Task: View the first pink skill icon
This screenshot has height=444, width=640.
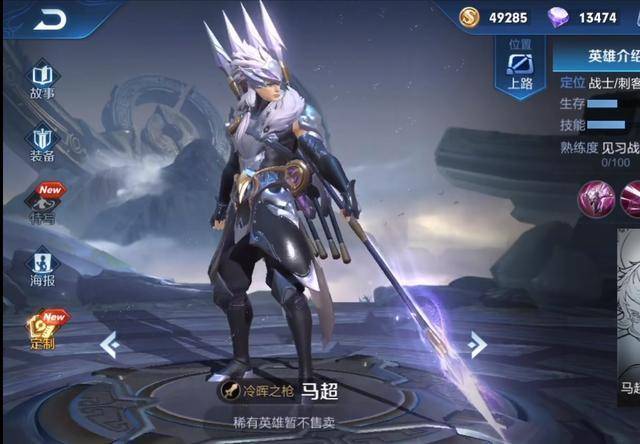Action: (x=597, y=198)
